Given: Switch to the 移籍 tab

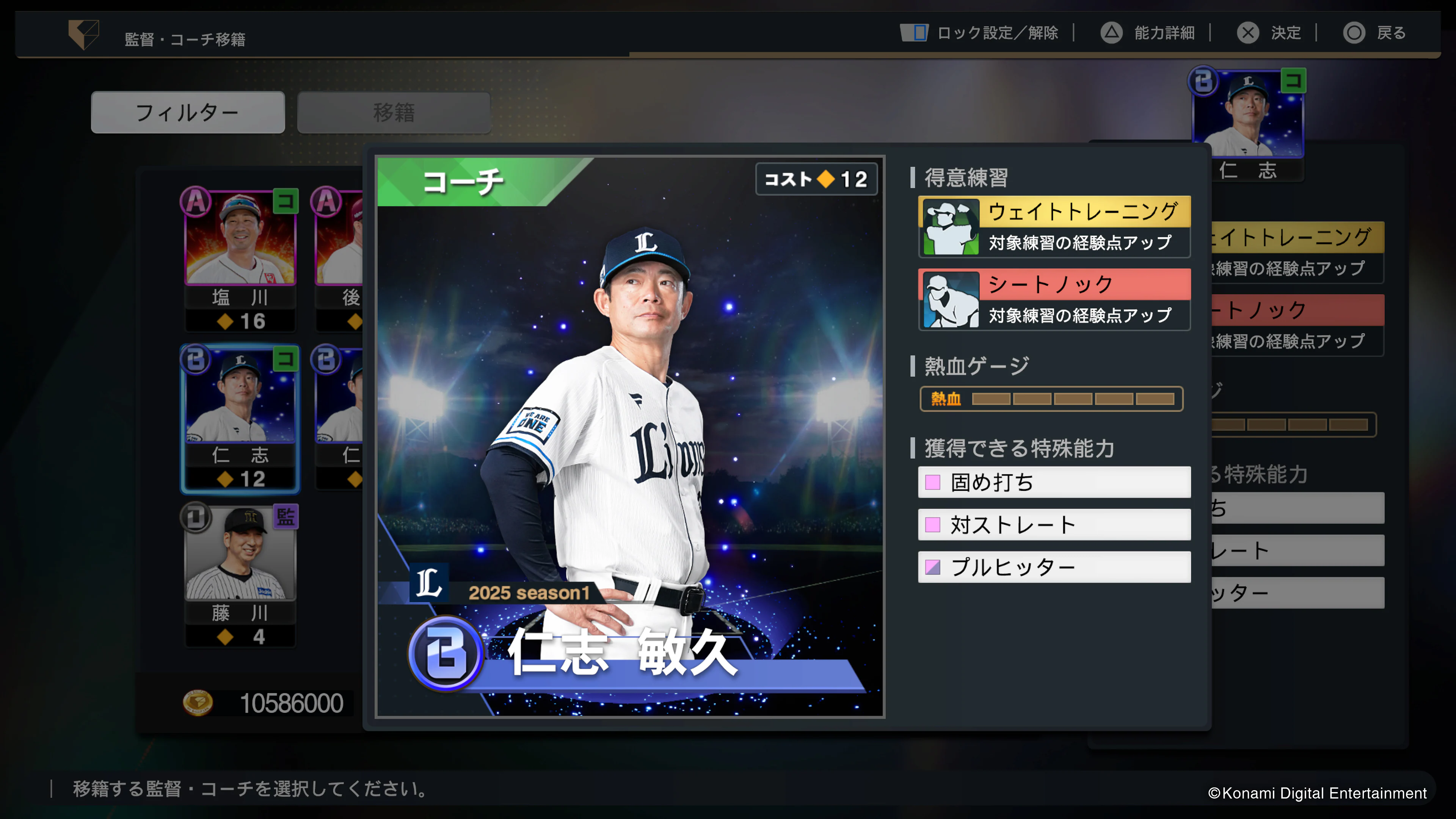Looking at the screenshot, I should (394, 112).
